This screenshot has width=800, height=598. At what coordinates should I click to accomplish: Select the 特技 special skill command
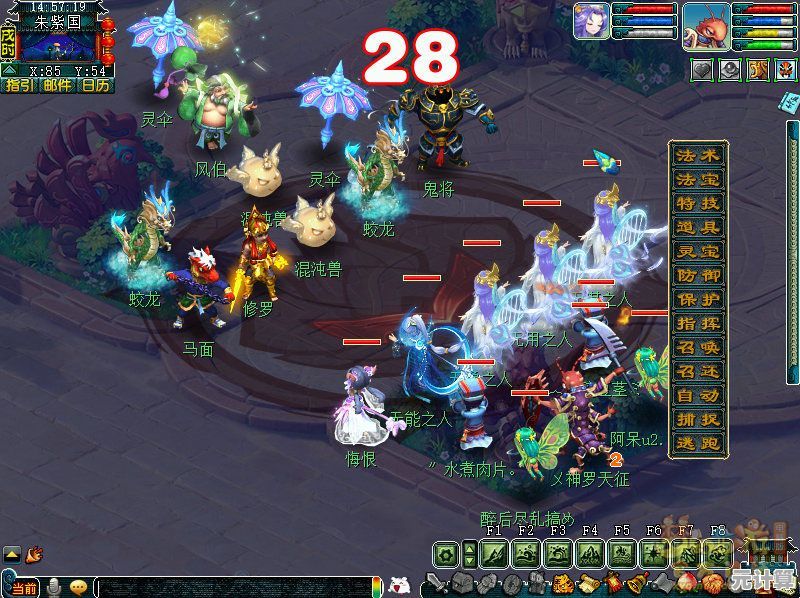pyautogui.click(x=698, y=204)
